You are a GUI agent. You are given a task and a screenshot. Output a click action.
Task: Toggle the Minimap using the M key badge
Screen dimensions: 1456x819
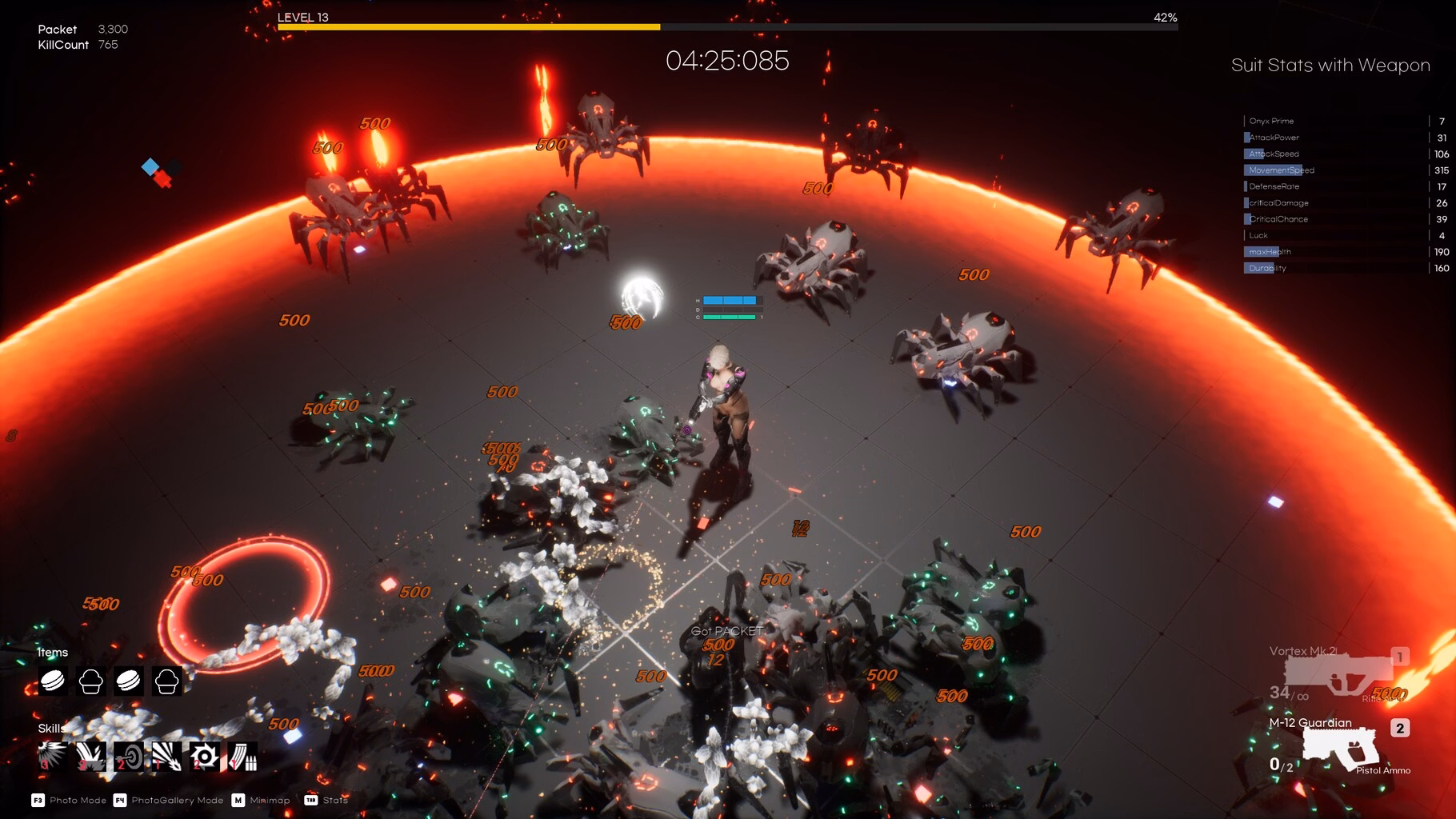(x=237, y=800)
